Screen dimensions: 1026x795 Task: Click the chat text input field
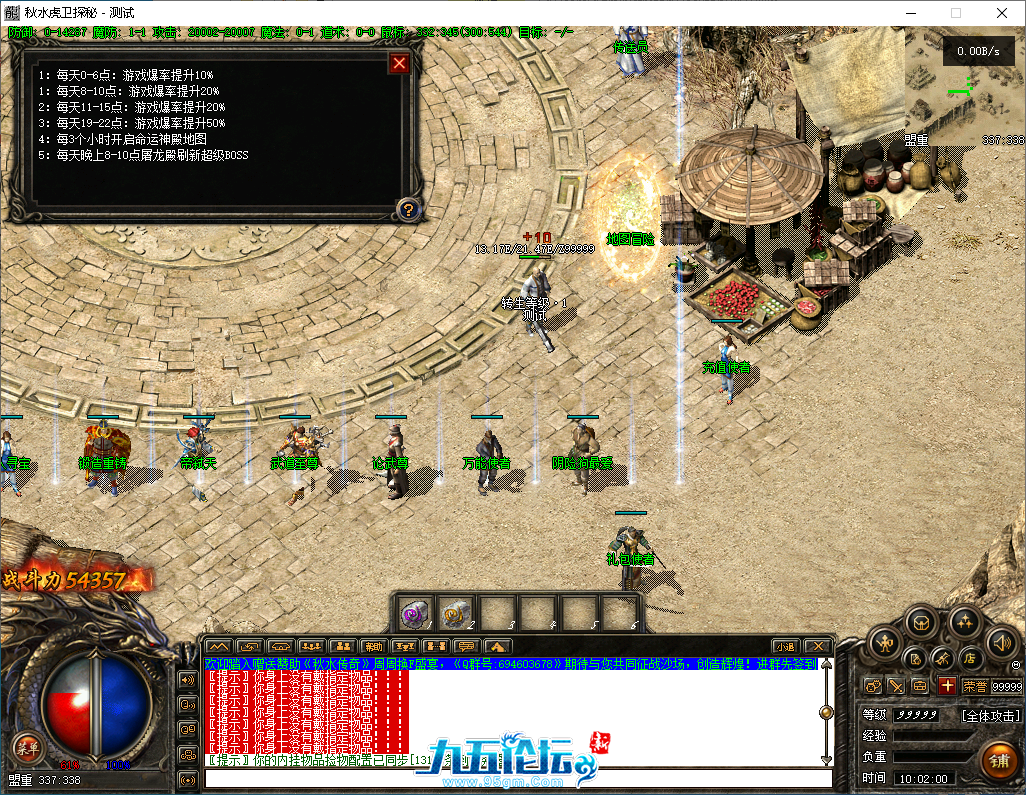point(518,778)
